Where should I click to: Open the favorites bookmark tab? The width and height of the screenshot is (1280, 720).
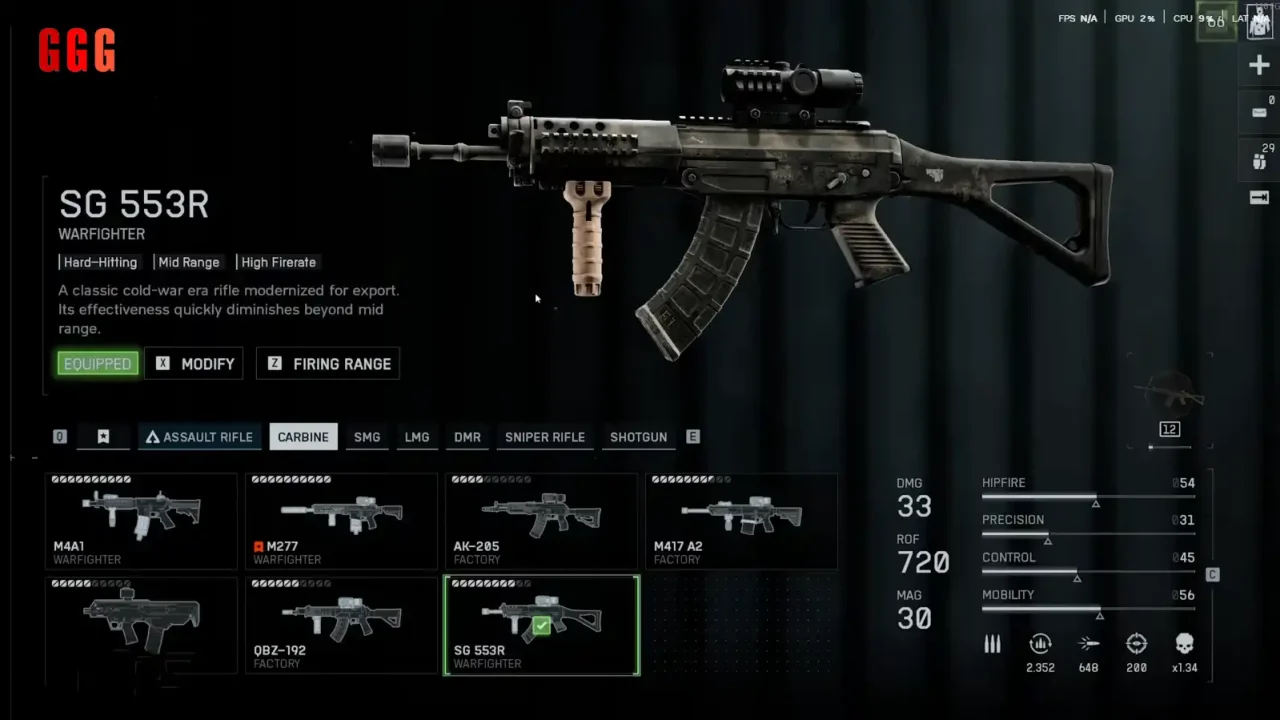pos(103,437)
